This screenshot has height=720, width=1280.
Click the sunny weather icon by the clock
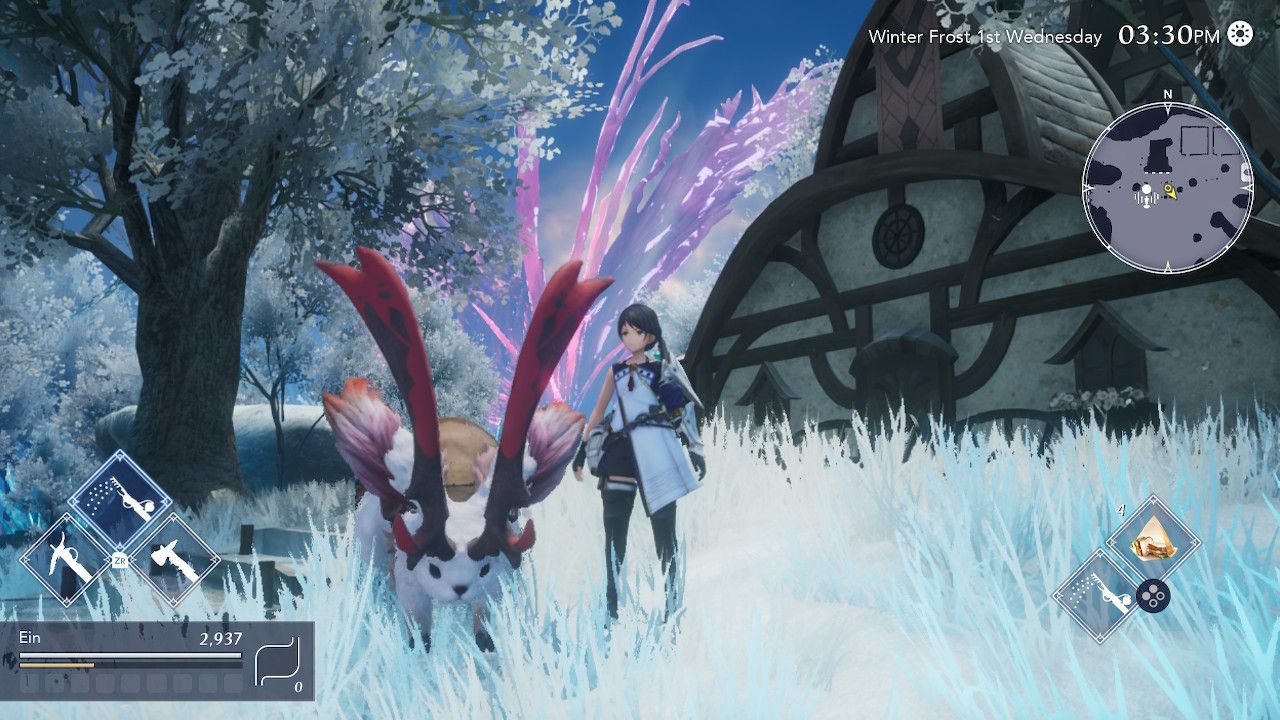coord(1240,34)
